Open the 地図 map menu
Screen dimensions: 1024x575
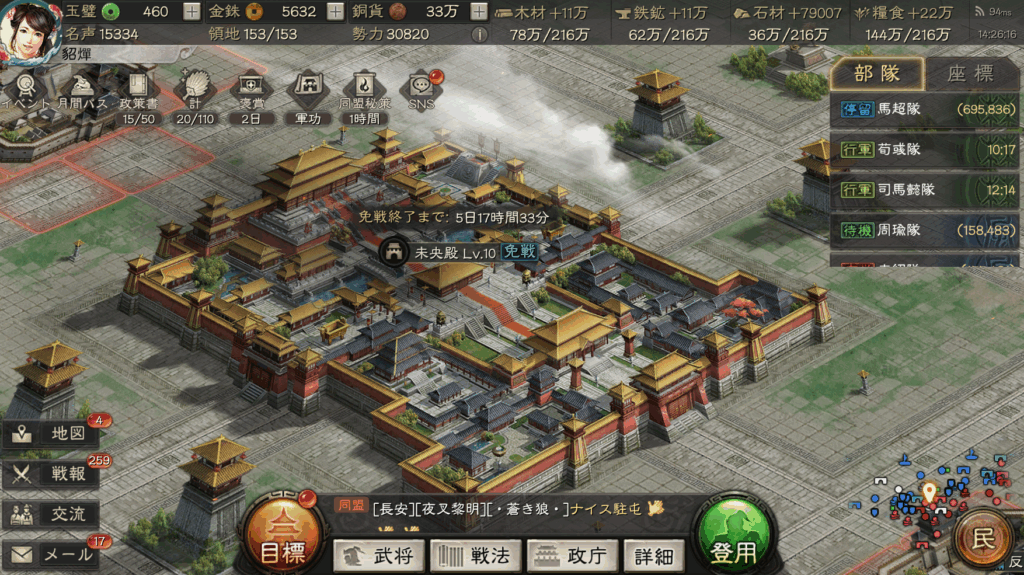click(52, 435)
